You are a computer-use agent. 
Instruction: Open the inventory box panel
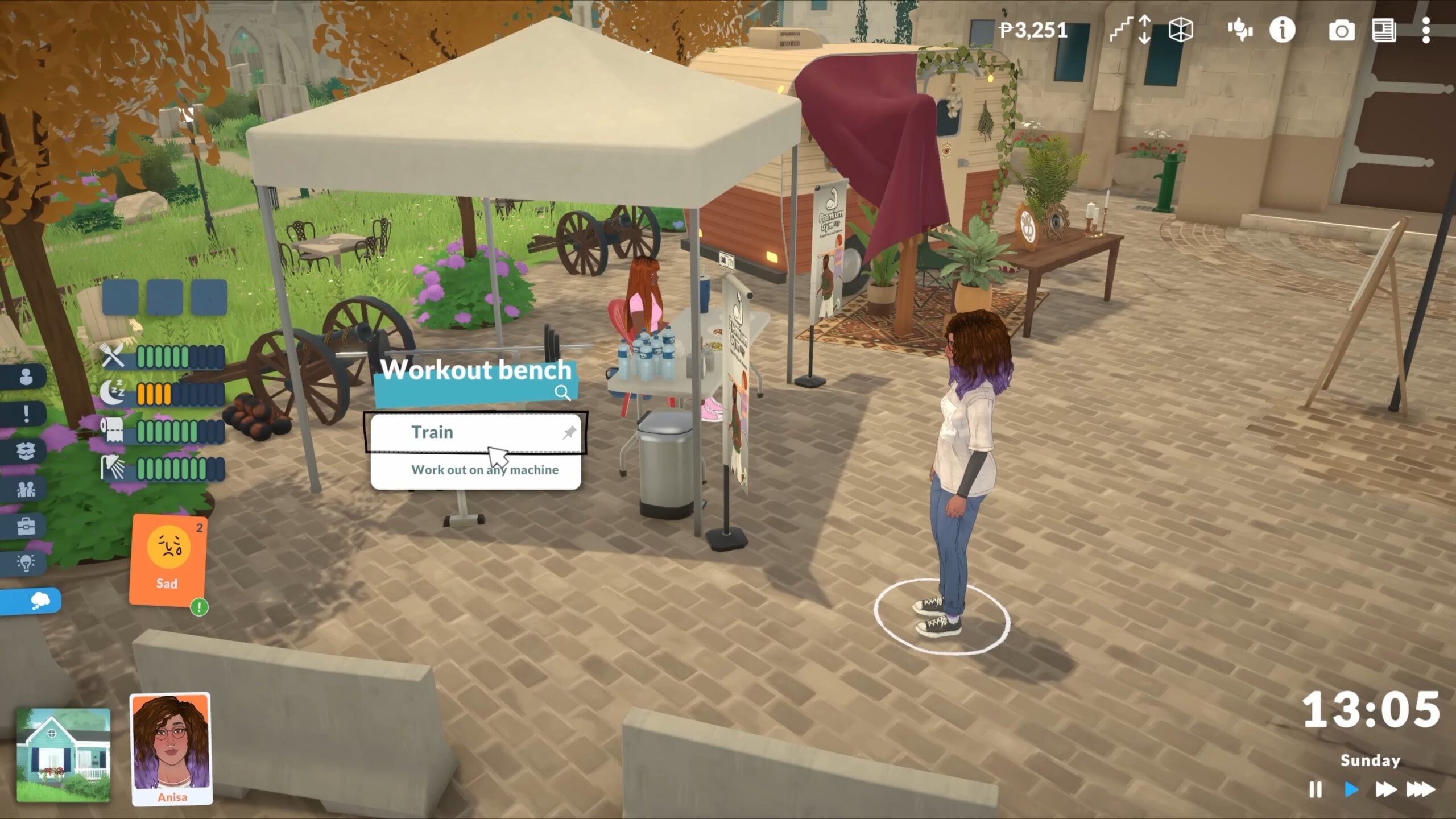tap(26, 449)
